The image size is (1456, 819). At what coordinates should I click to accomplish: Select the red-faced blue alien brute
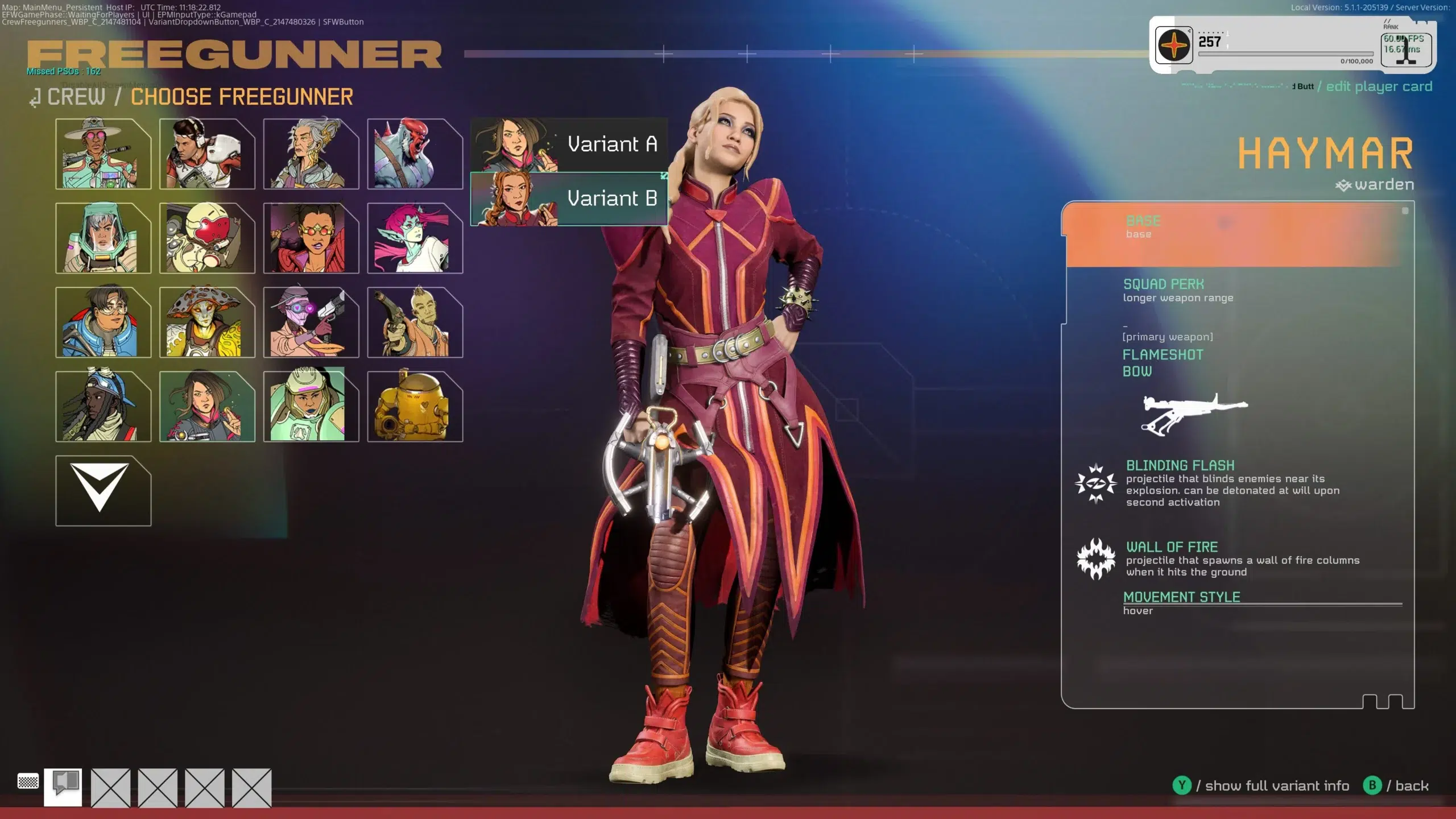point(415,154)
